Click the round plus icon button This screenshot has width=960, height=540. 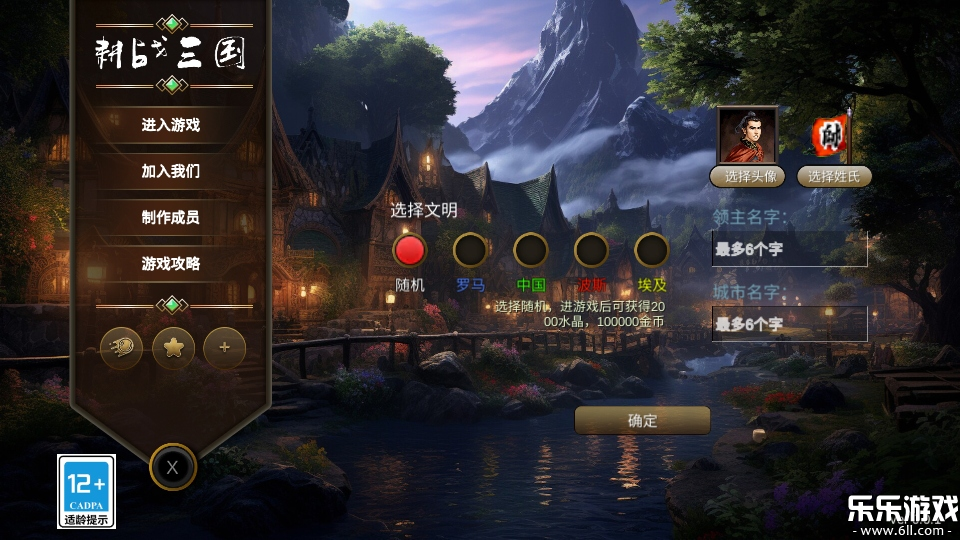225,348
